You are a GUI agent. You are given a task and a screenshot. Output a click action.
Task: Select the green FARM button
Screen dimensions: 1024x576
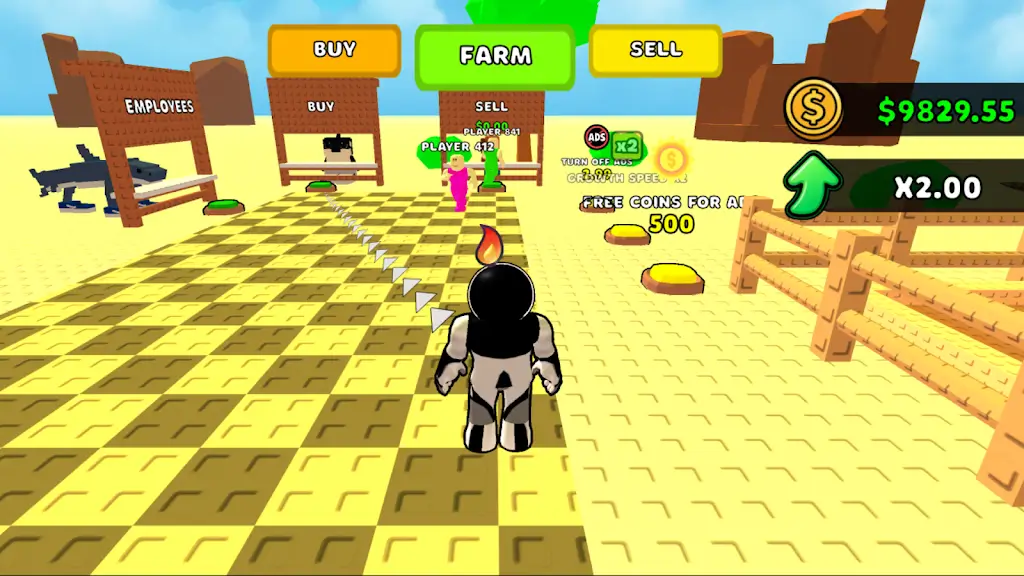point(495,56)
